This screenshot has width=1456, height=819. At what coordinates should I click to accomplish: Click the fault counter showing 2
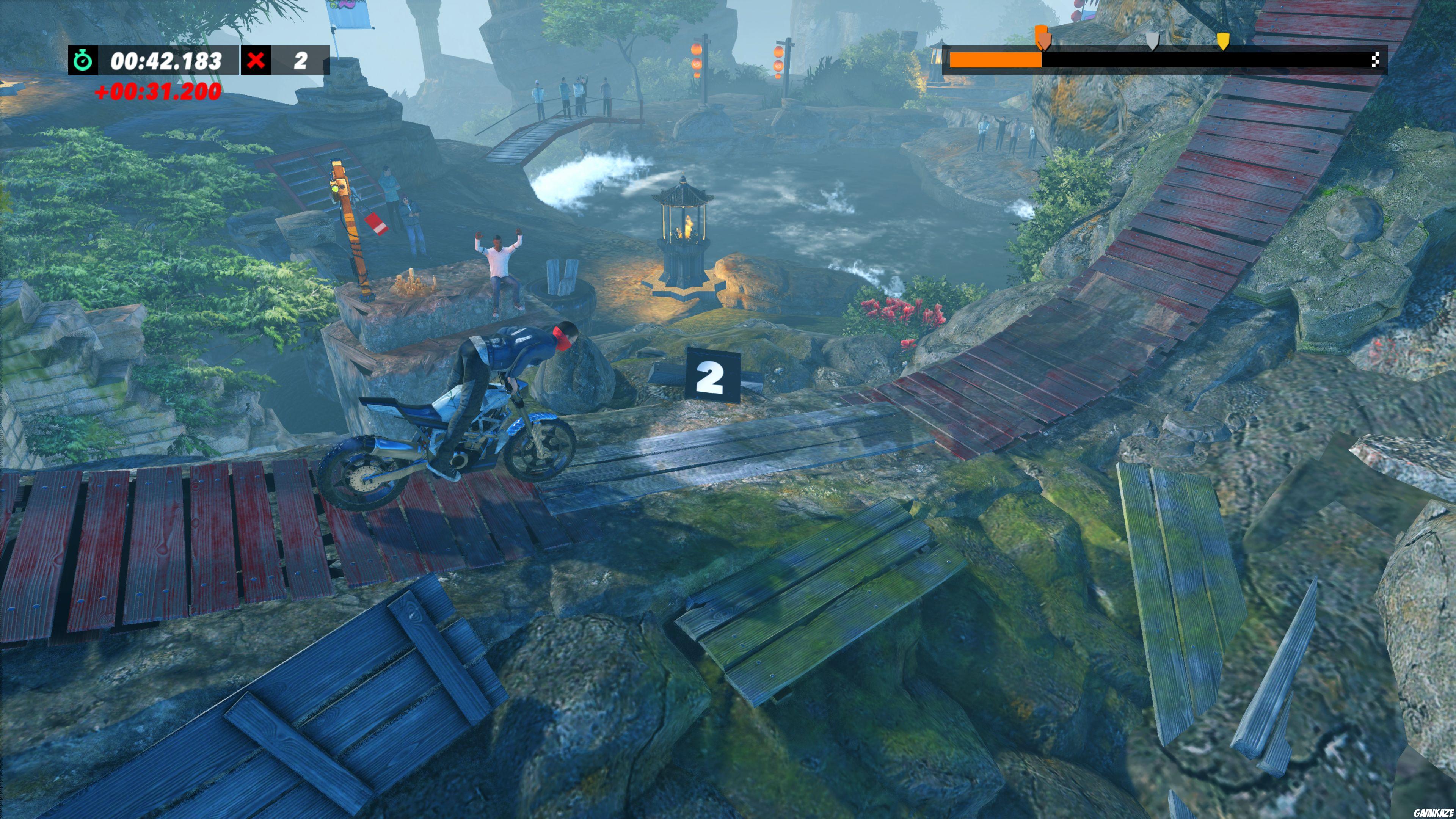[300, 62]
